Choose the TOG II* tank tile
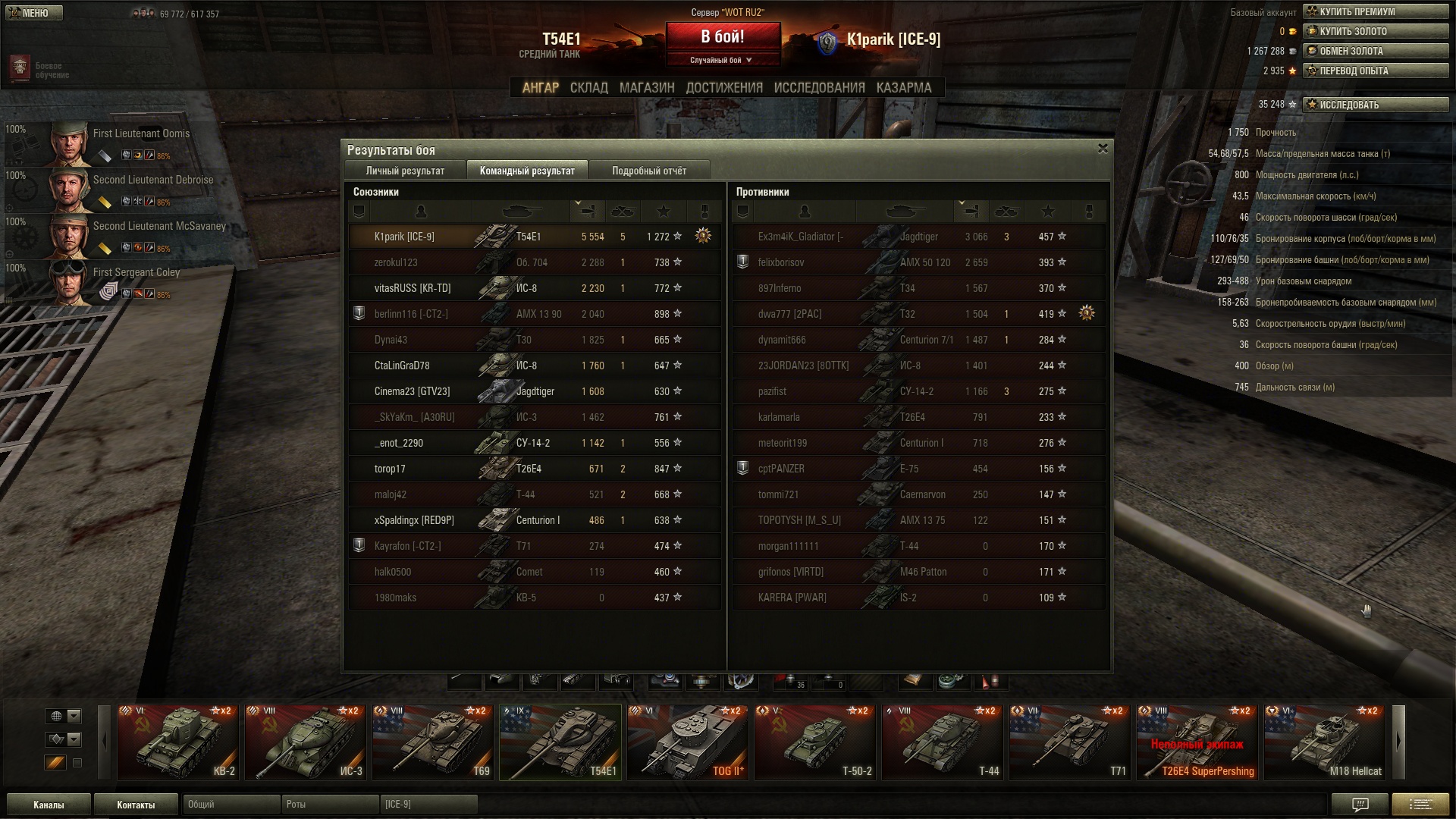1456x819 pixels. [x=688, y=742]
